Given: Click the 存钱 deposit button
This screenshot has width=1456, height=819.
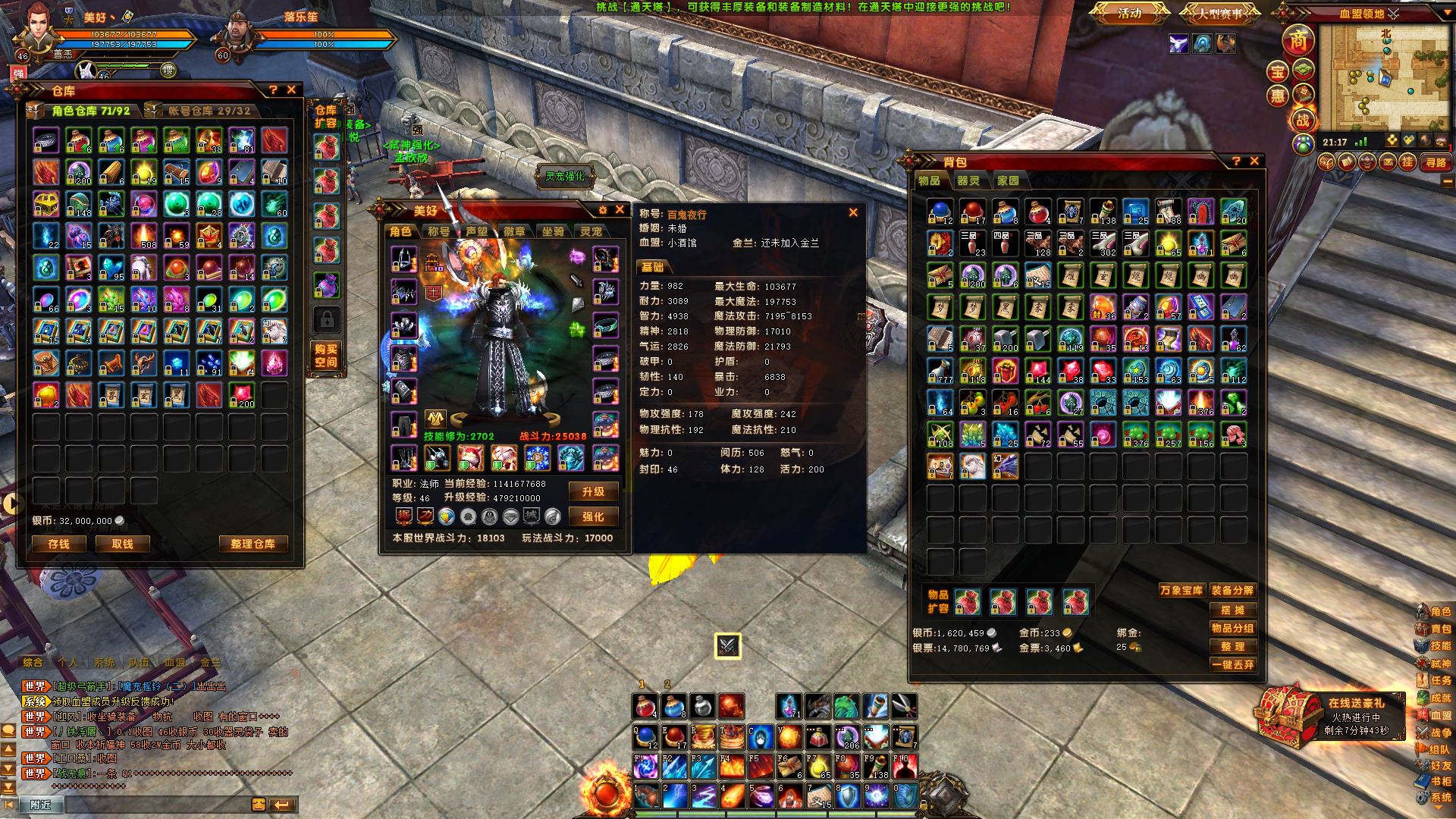Looking at the screenshot, I should coord(58,544).
